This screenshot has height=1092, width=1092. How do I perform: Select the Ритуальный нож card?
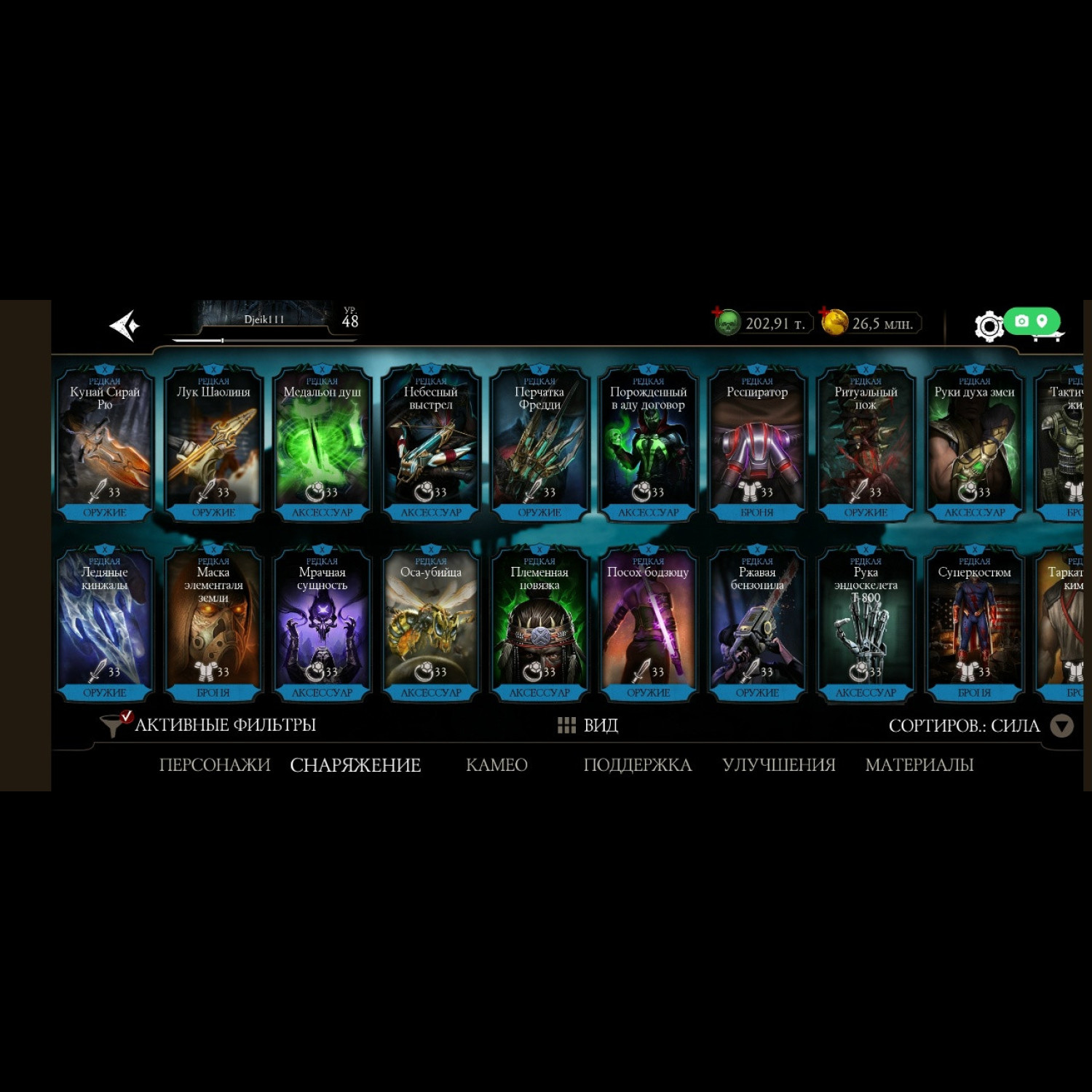pyautogui.click(x=866, y=444)
